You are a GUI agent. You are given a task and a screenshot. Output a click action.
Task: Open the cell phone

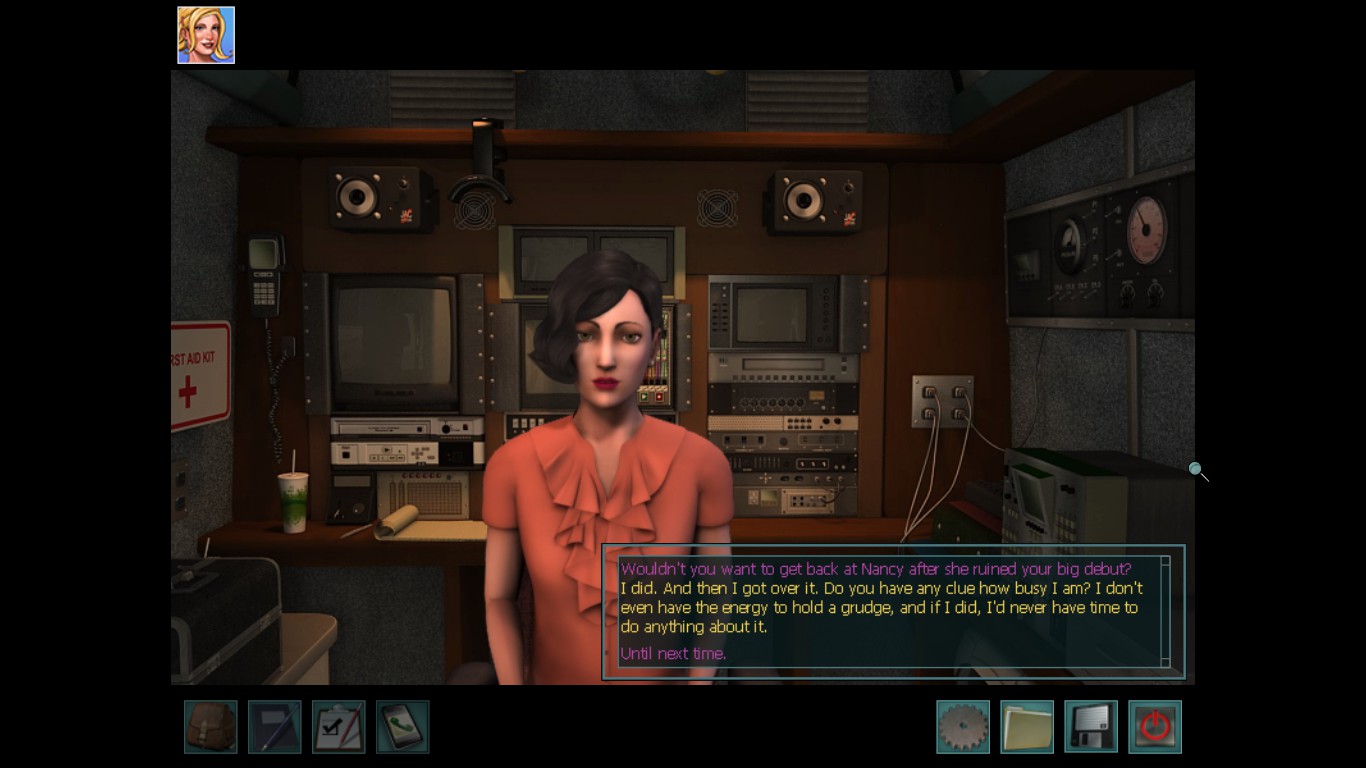coord(402,726)
